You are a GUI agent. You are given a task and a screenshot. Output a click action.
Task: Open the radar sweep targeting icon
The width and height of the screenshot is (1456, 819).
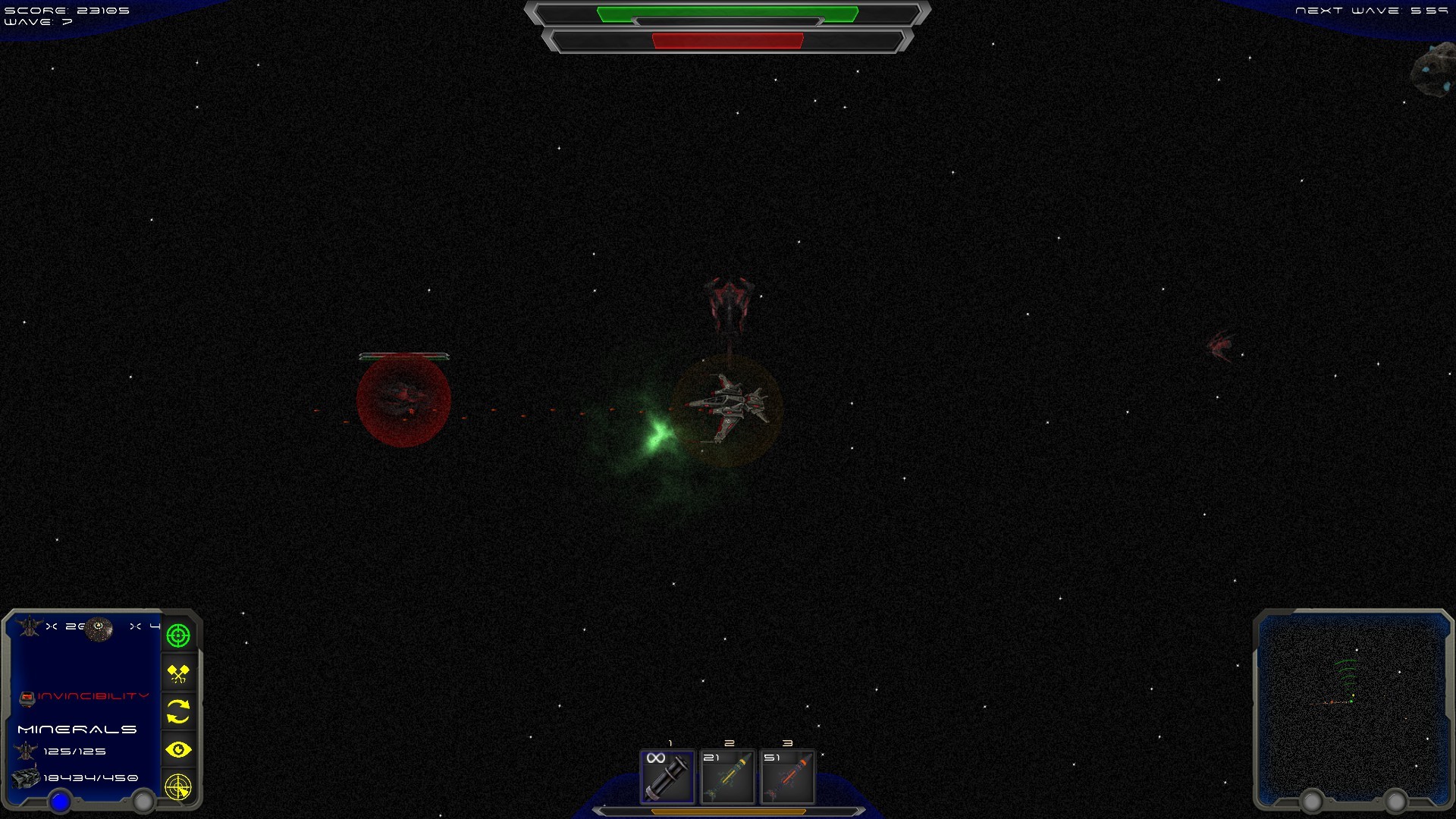coord(178,789)
